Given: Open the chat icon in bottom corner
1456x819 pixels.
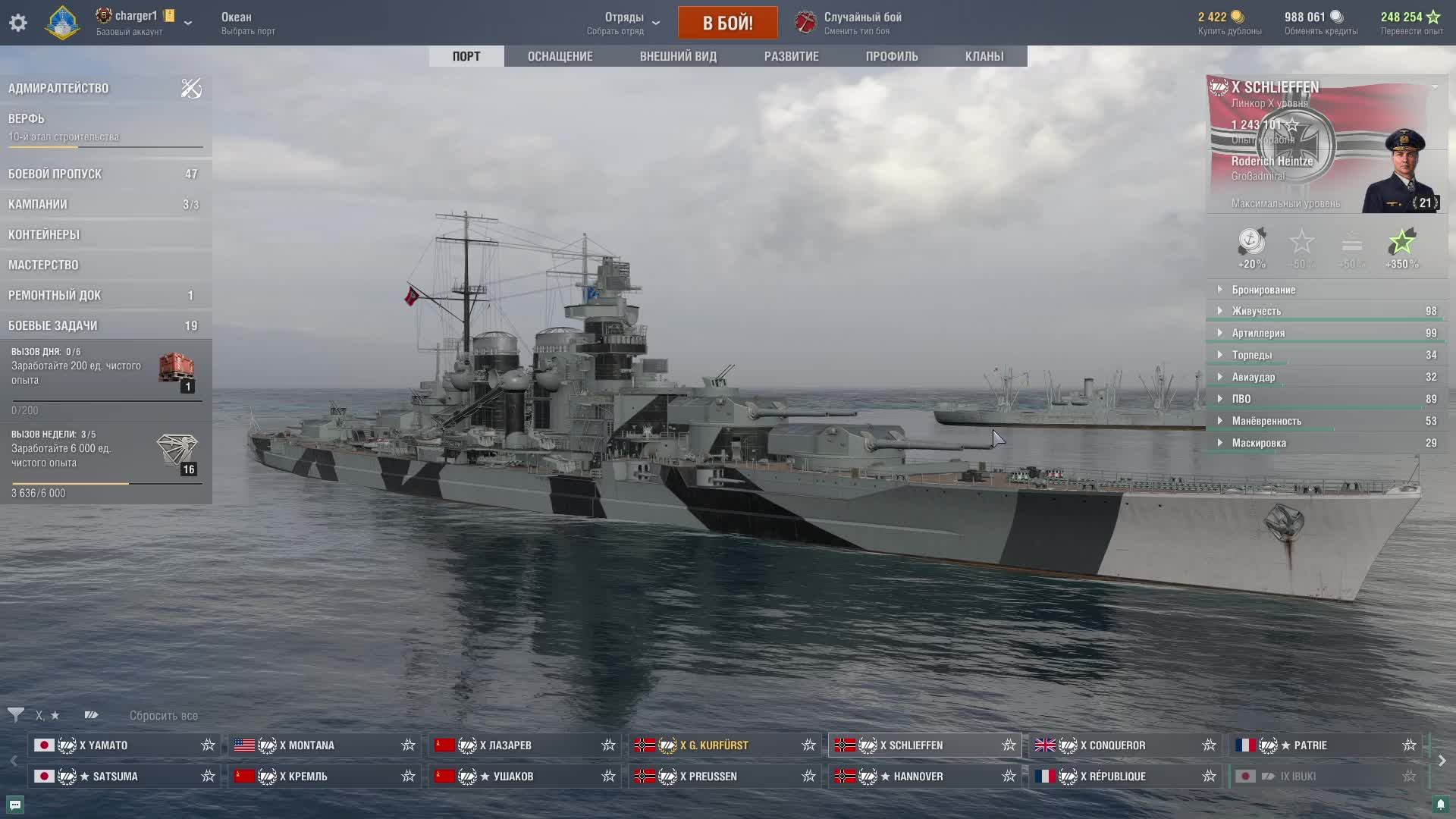Looking at the screenshot, I should (x=15, y=805).
